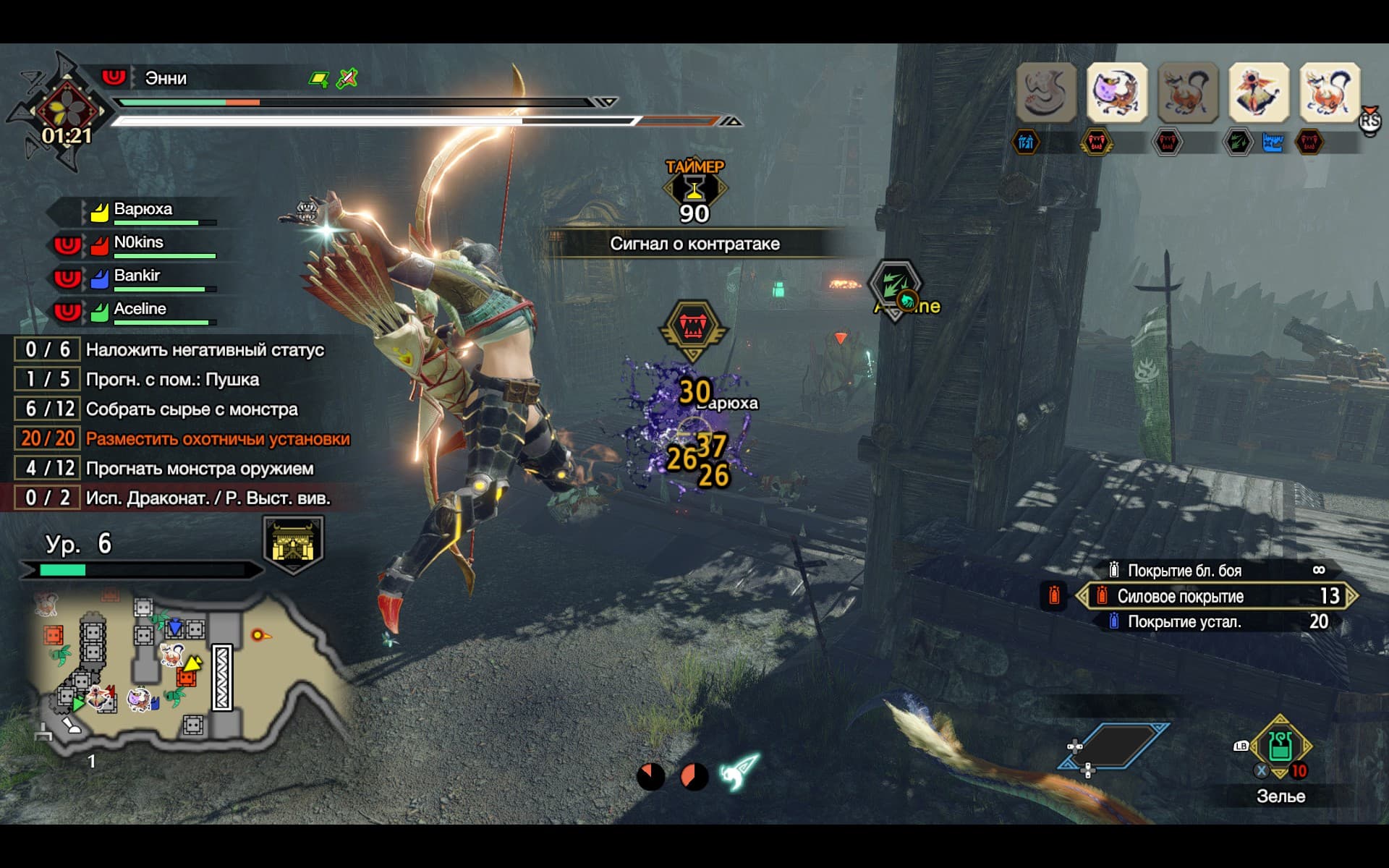Select the Bankir party member row
This screenshot has height=868, width=1389.
[x=137, y=276]
